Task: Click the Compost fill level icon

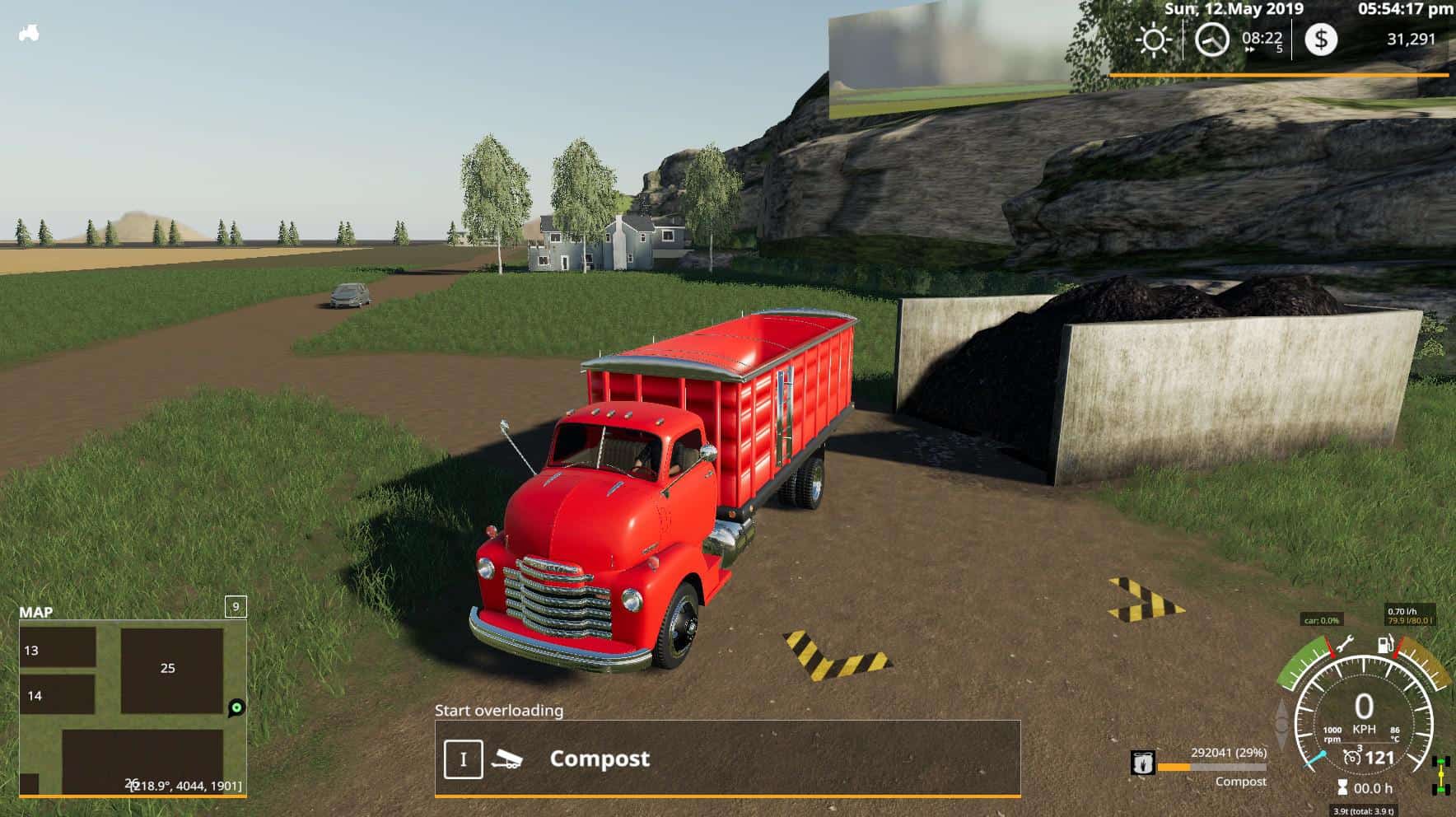Action: pyautogui.click(x=1142, y=763)
